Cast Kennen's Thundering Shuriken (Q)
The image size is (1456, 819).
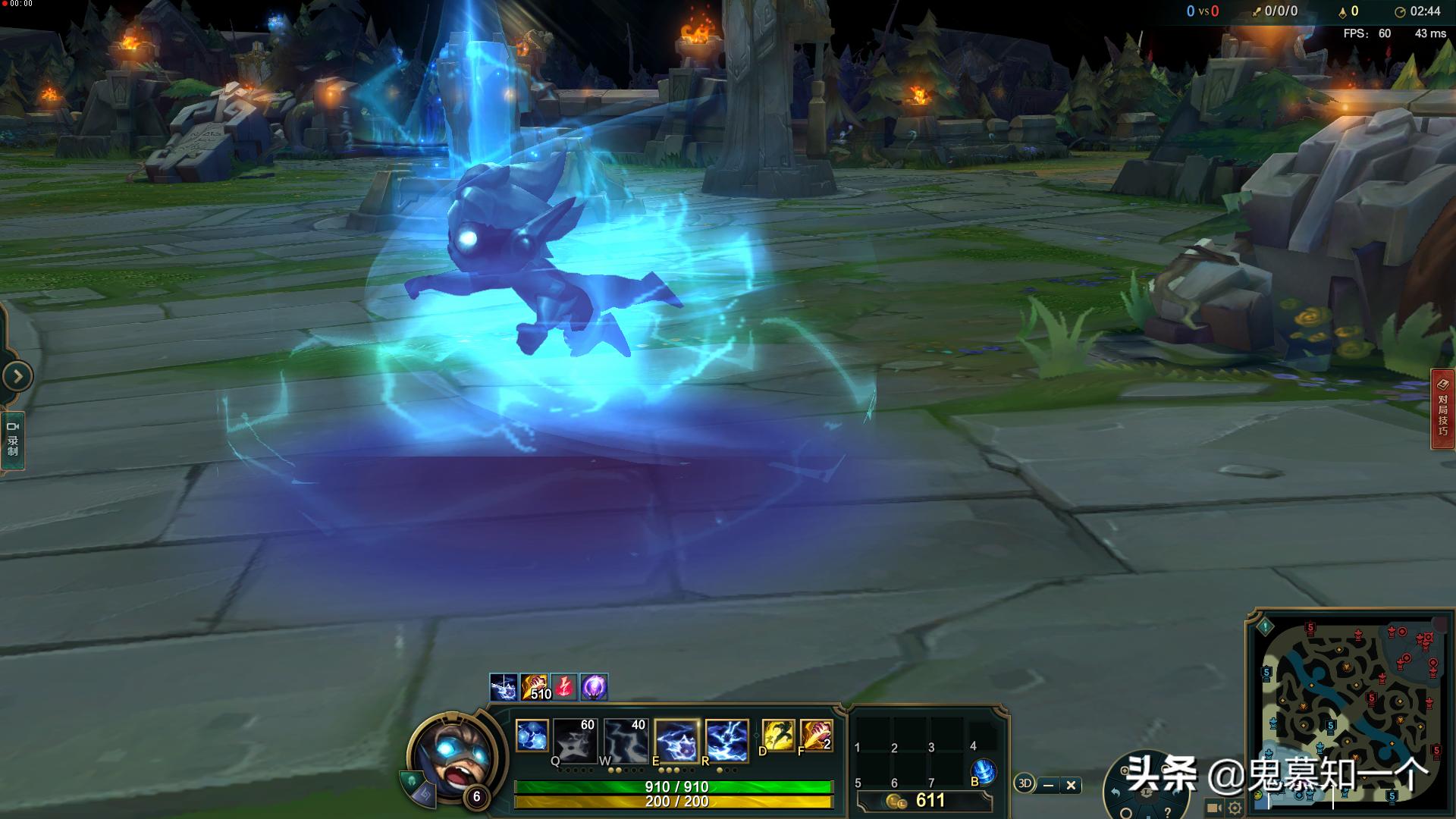point(576,740)
